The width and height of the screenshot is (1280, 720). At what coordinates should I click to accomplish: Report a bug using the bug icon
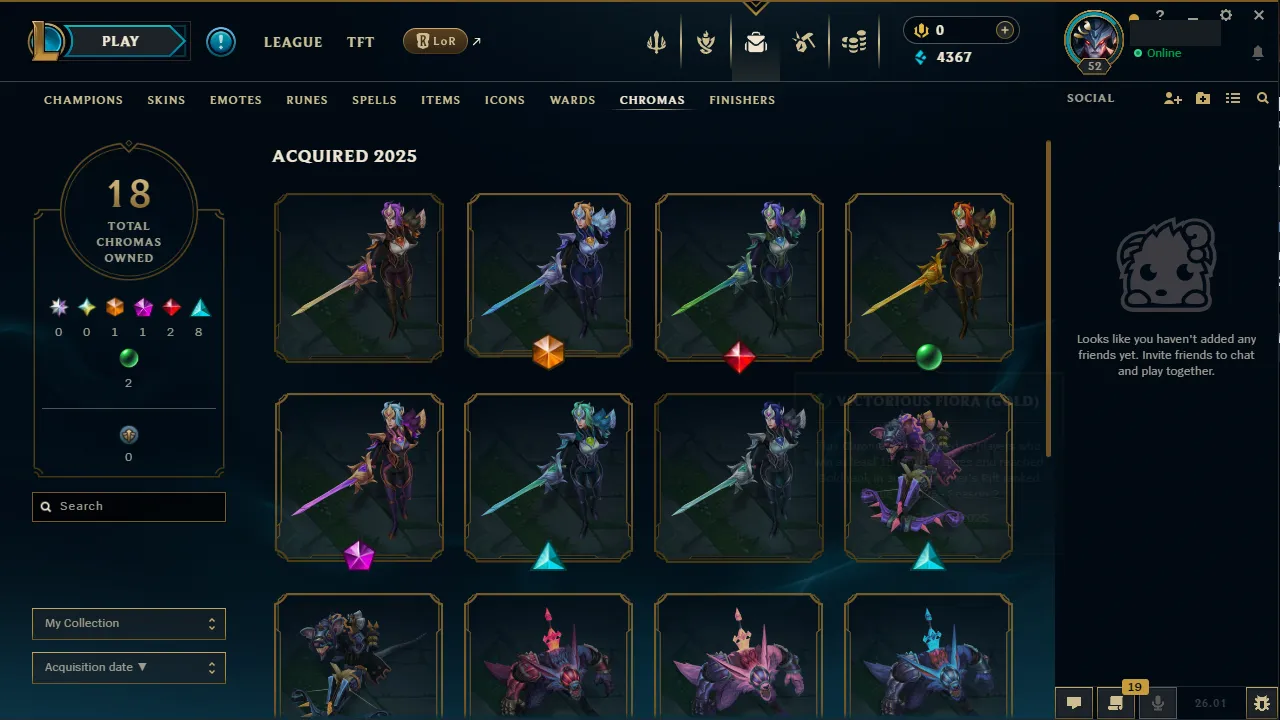click(x=1261, y=703)
